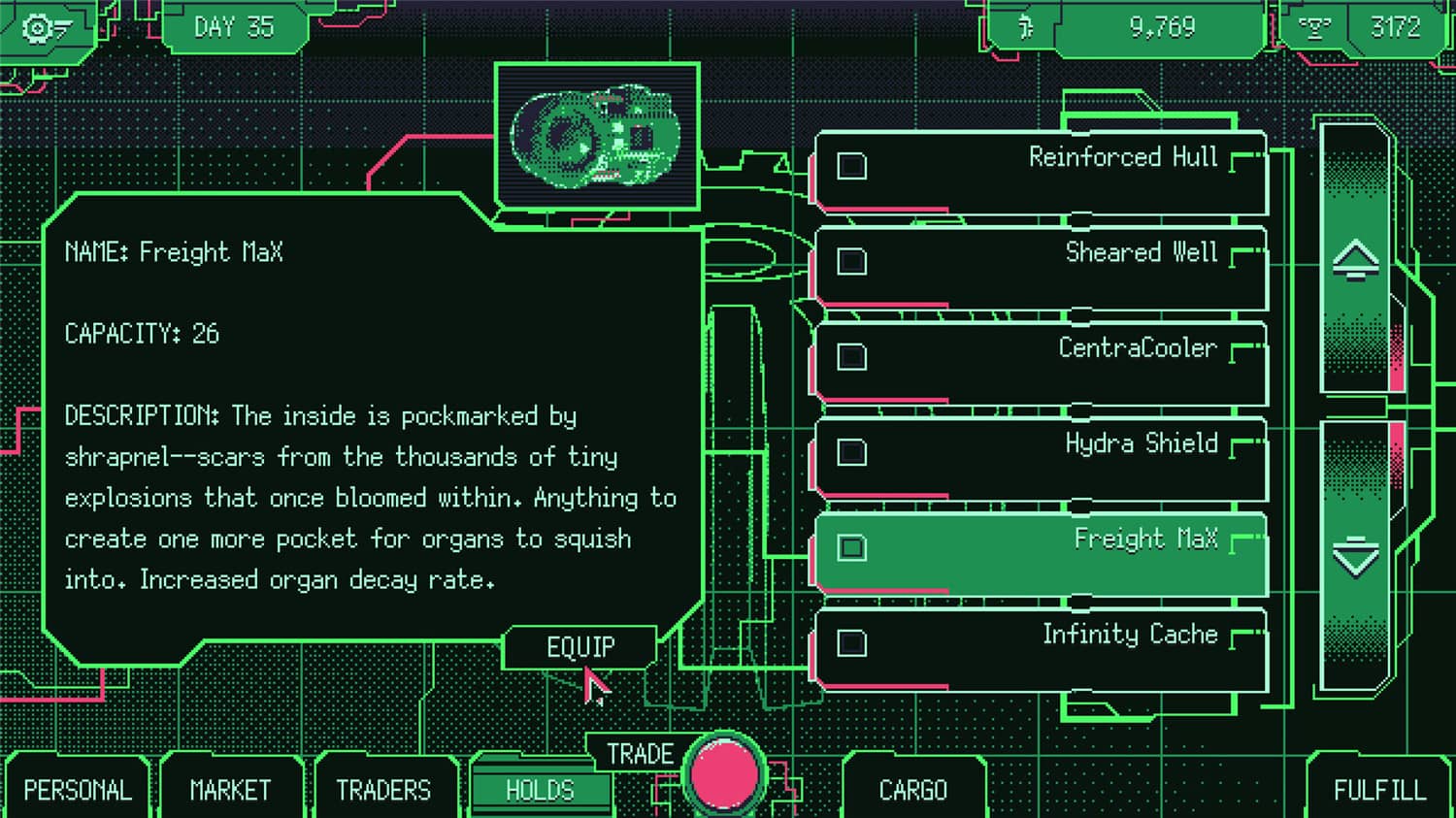Switch to the PERSONAL tab
This screenshot has height=818, width=1456.
pyautogui.click(x=78, y=791)
